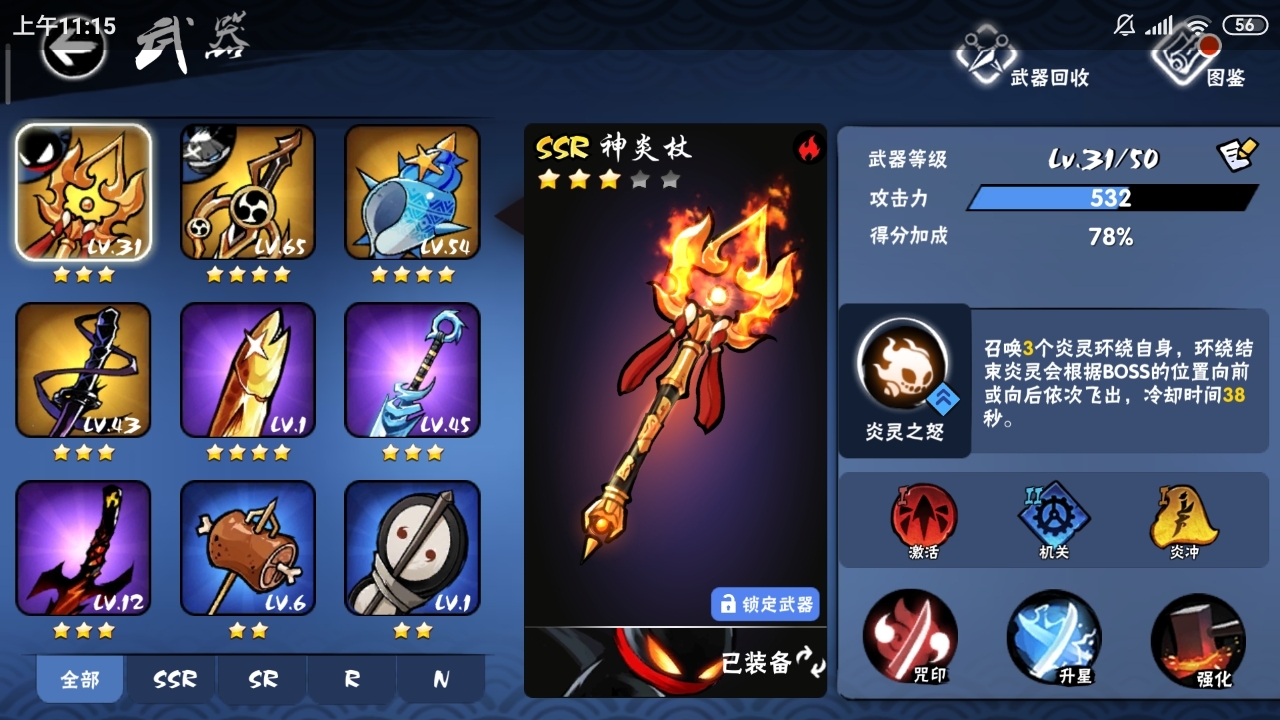
Task: Switch filter to R rarity weapons
Action: 349,678
